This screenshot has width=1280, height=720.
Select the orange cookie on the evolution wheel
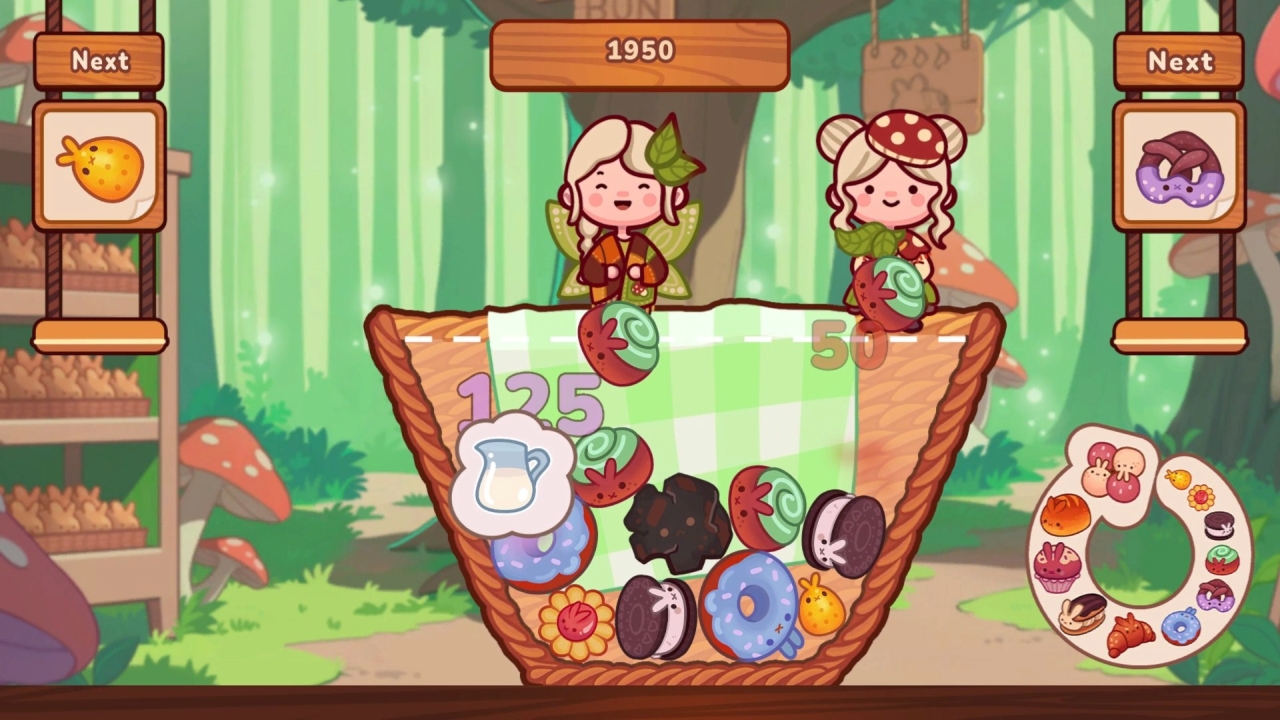coord(1178,479)
